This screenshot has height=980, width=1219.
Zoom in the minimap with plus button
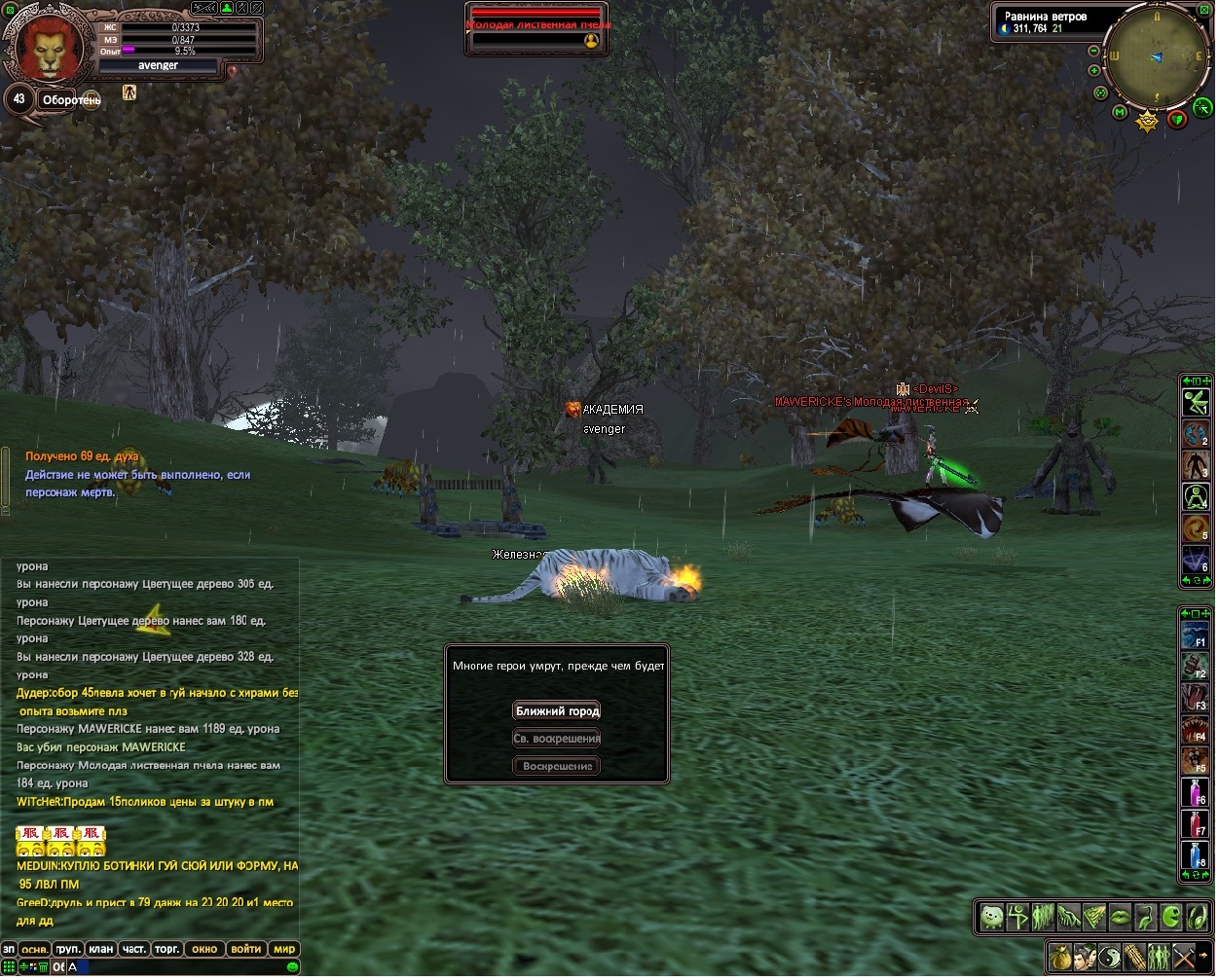(x=1093, y=70)
